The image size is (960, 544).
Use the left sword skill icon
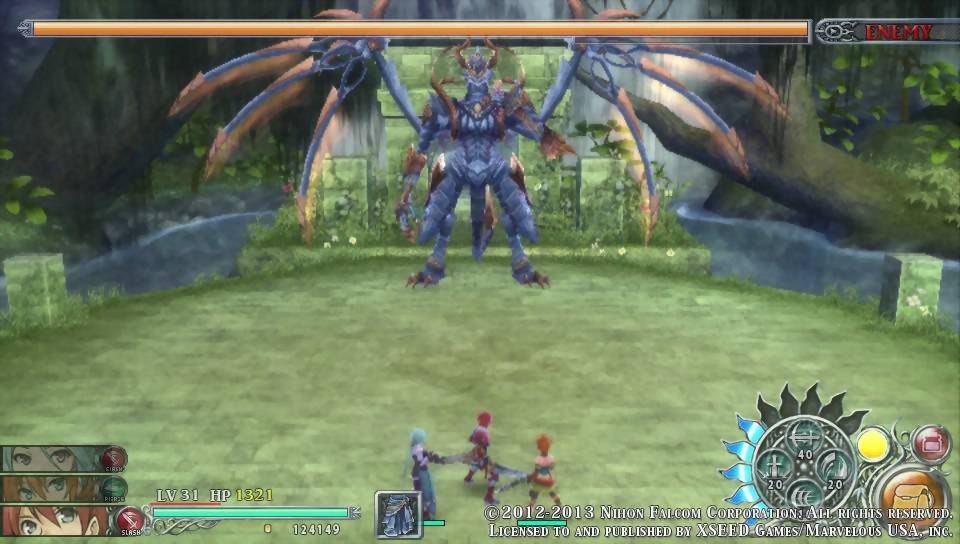pos(775,467)
